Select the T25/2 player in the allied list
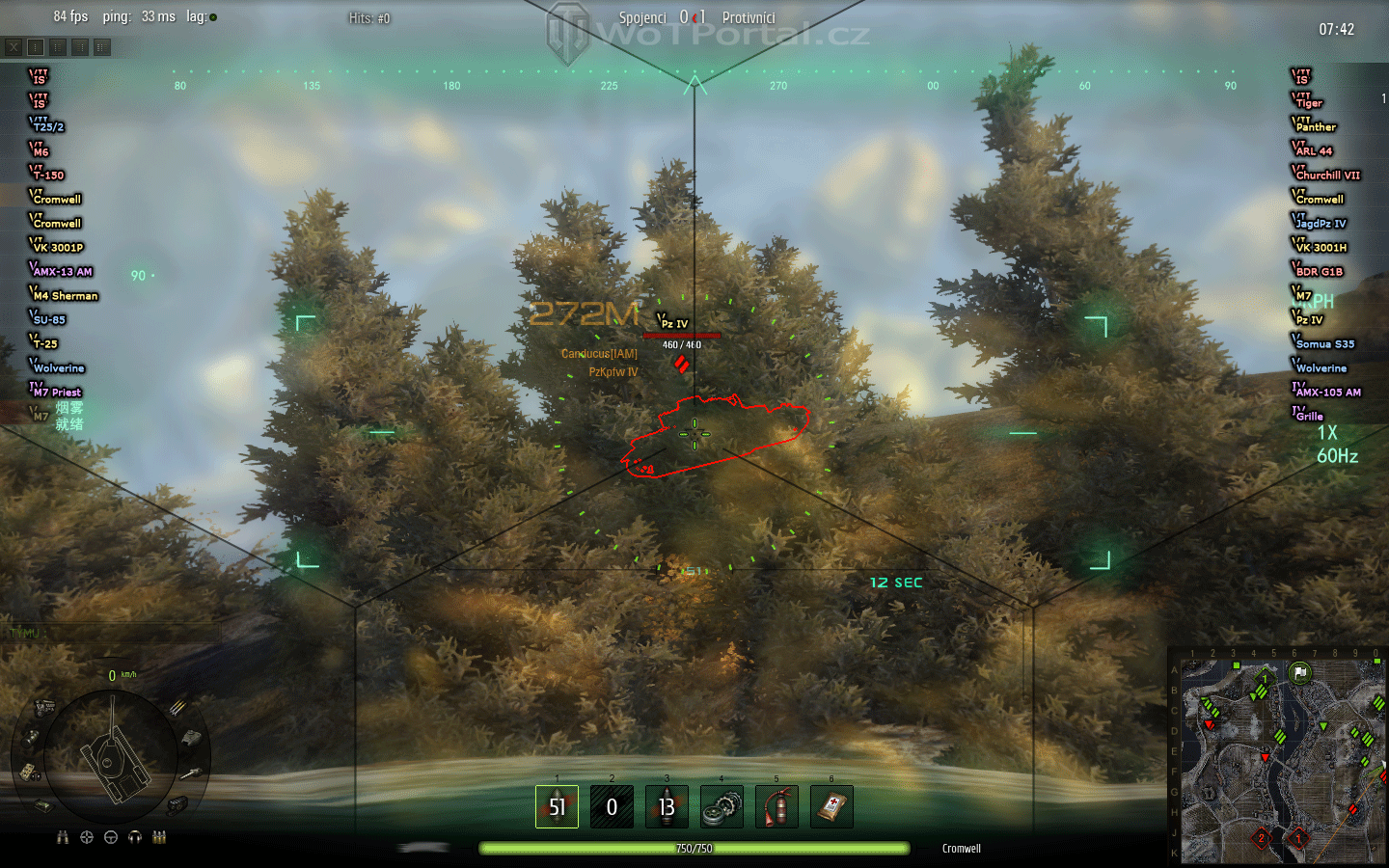The height and width of the screenshot is (868, 1389). 48,126
